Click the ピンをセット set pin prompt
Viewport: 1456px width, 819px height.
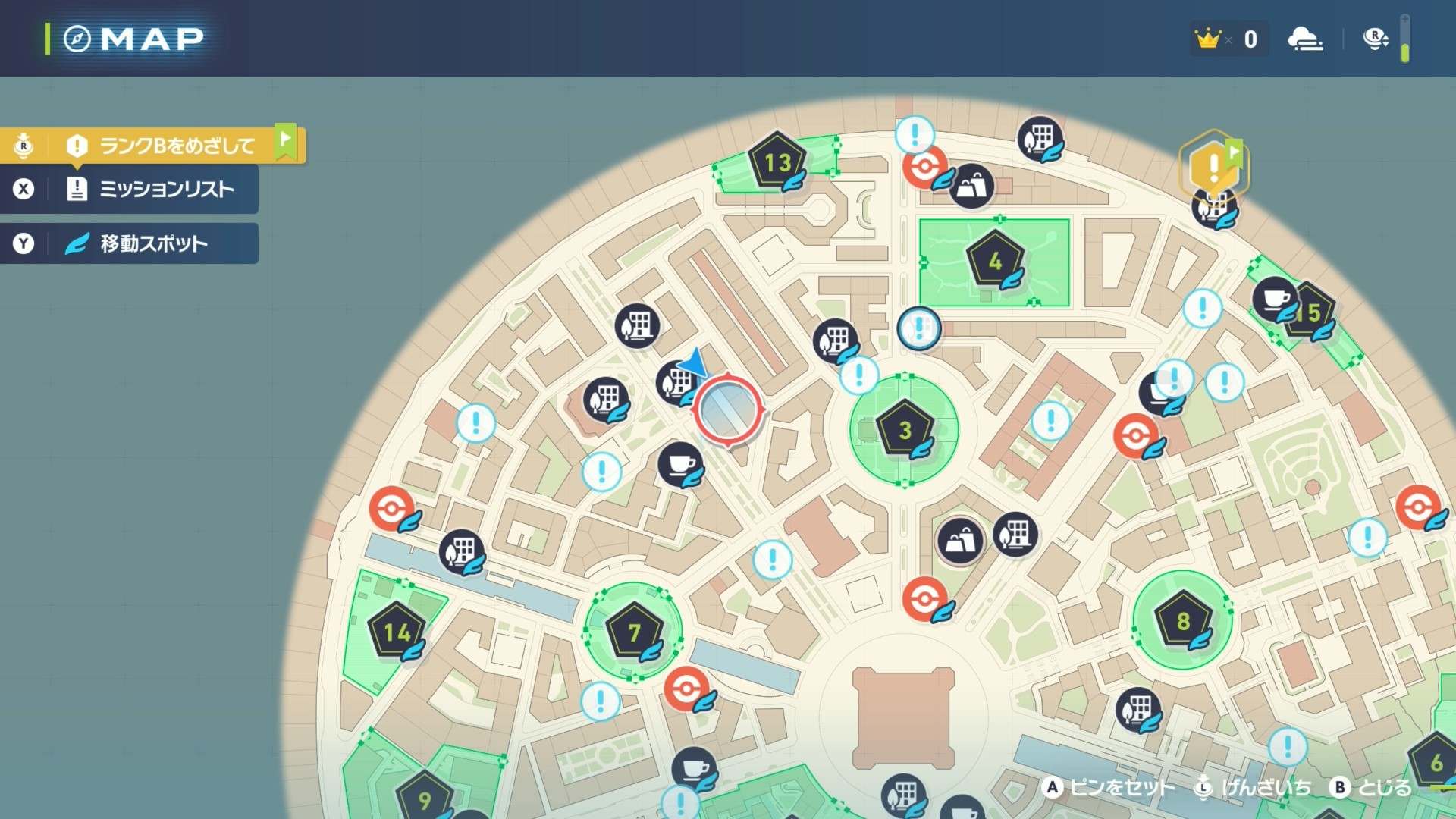coord(1109,788)
